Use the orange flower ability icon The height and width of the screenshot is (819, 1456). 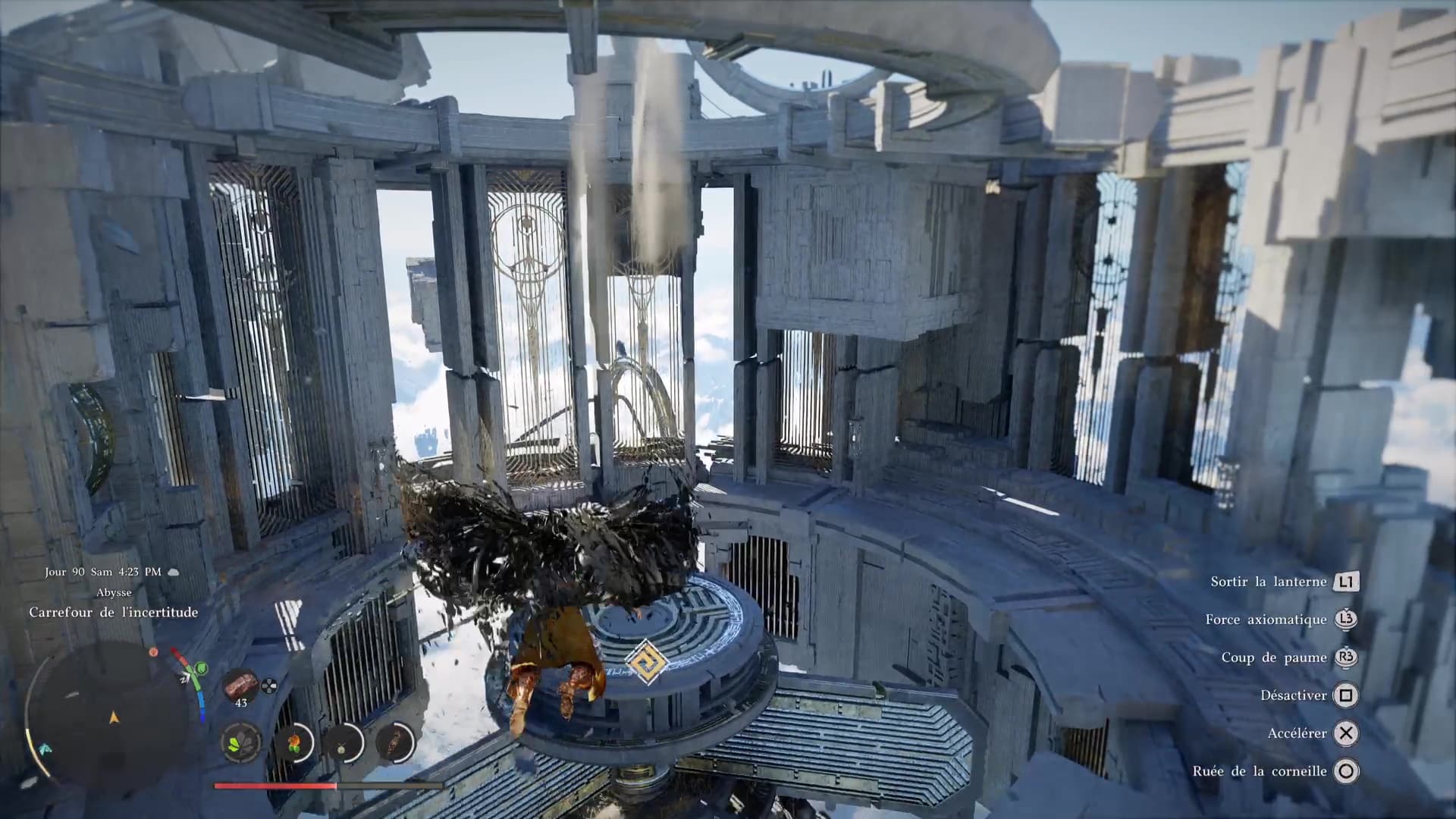tap(293, 742)
